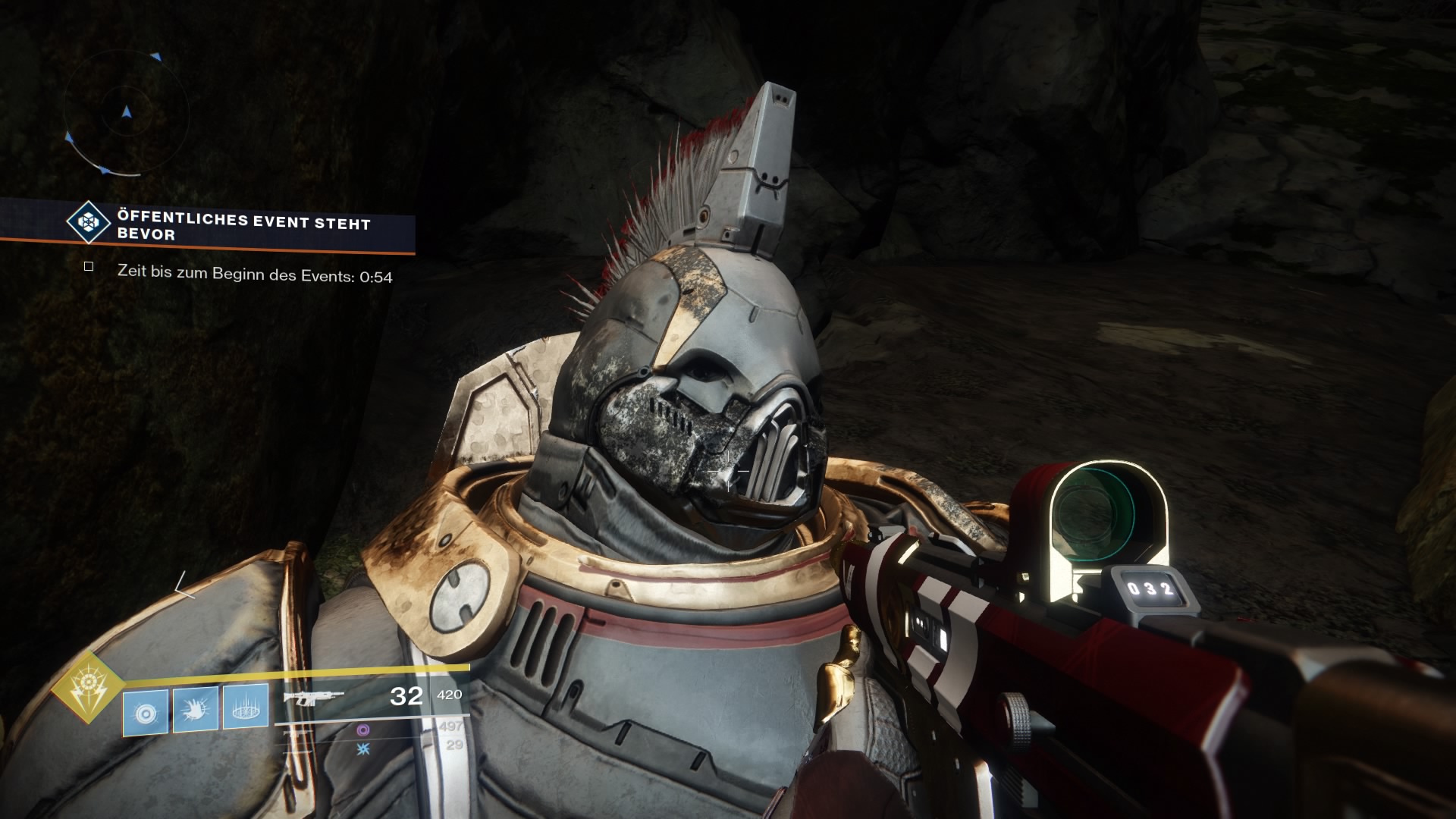1456x819 pixels.
Task: Click the circular radar in the corner
Action: 126,114
